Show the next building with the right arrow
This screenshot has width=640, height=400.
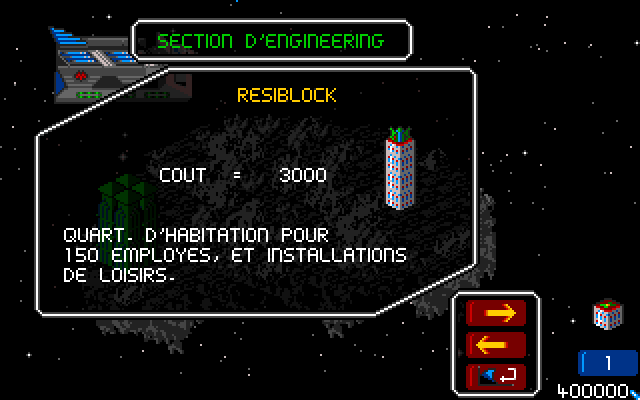[x=497, y=313]
